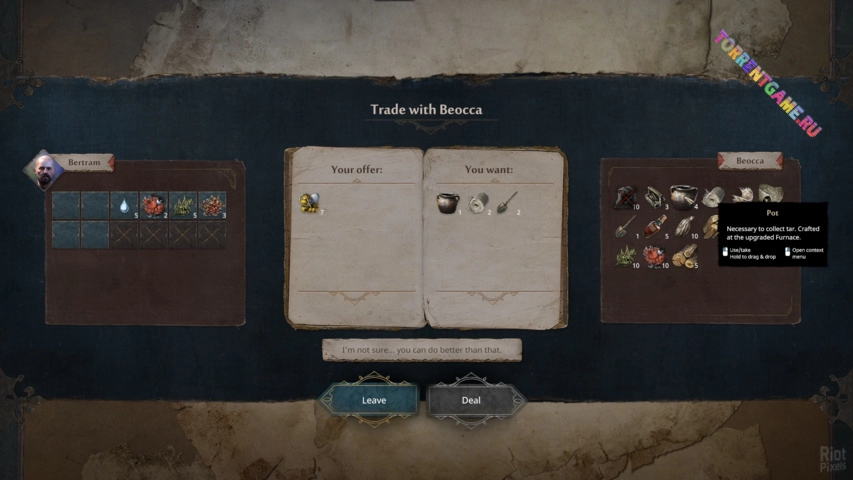Viewport: 853px width, 480px height.
Task: Click the gold nuggets in Your offer
Action: point(309,203)
